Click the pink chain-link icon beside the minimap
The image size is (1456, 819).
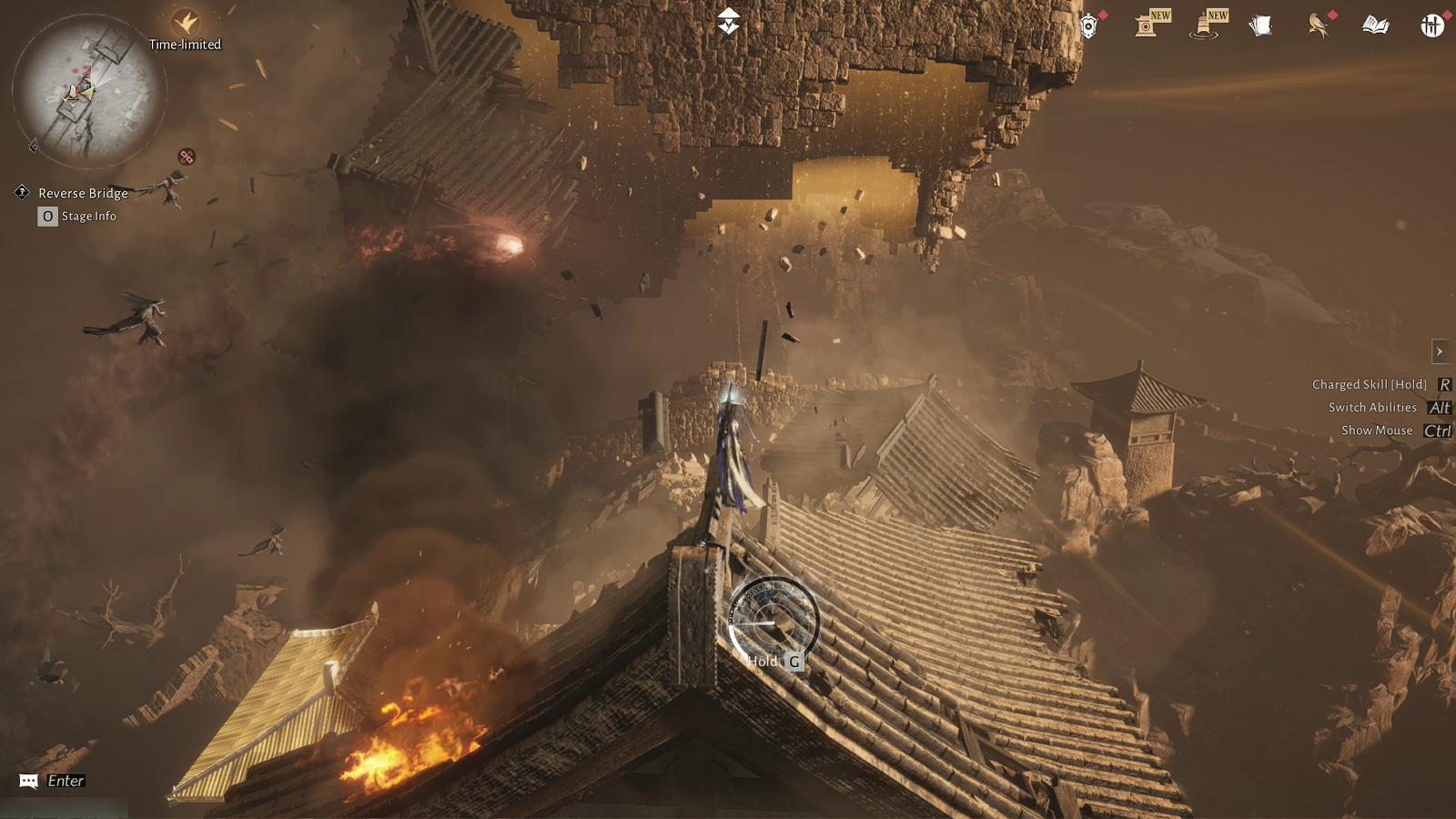[187, 157]
